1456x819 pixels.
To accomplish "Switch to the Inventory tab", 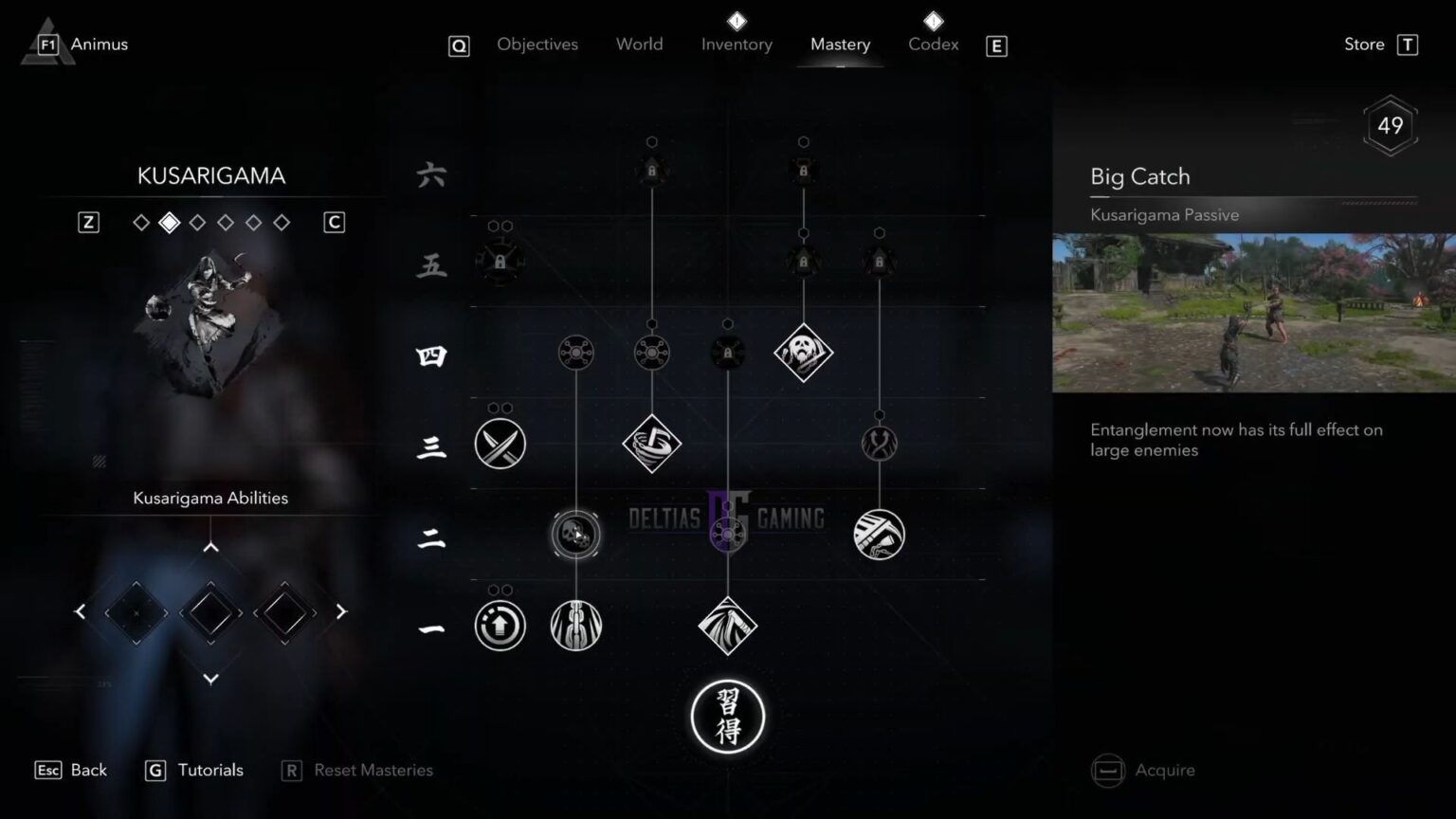I will click(x=737, y=44).
